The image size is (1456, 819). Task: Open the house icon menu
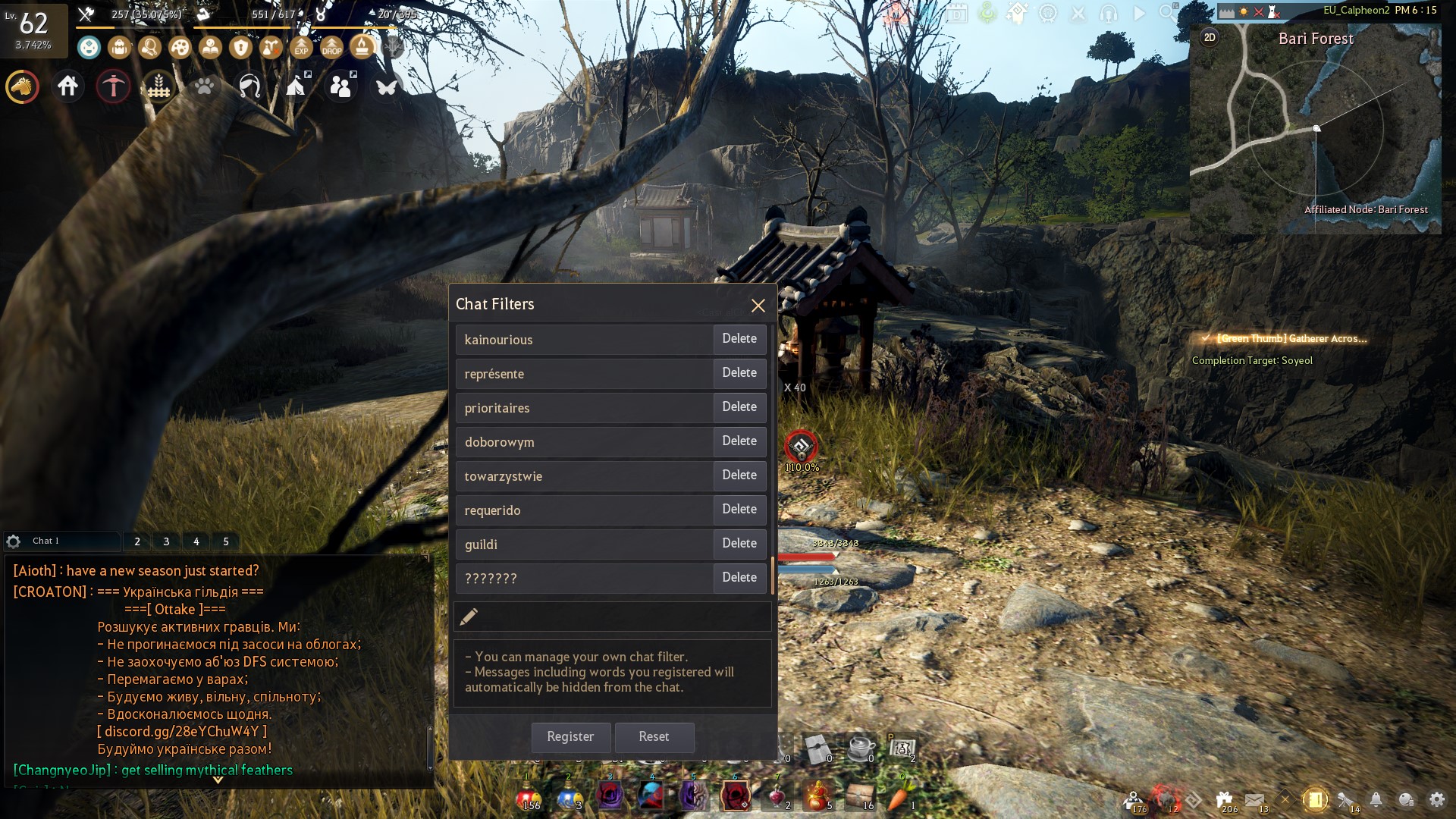[x=67, y=86]
